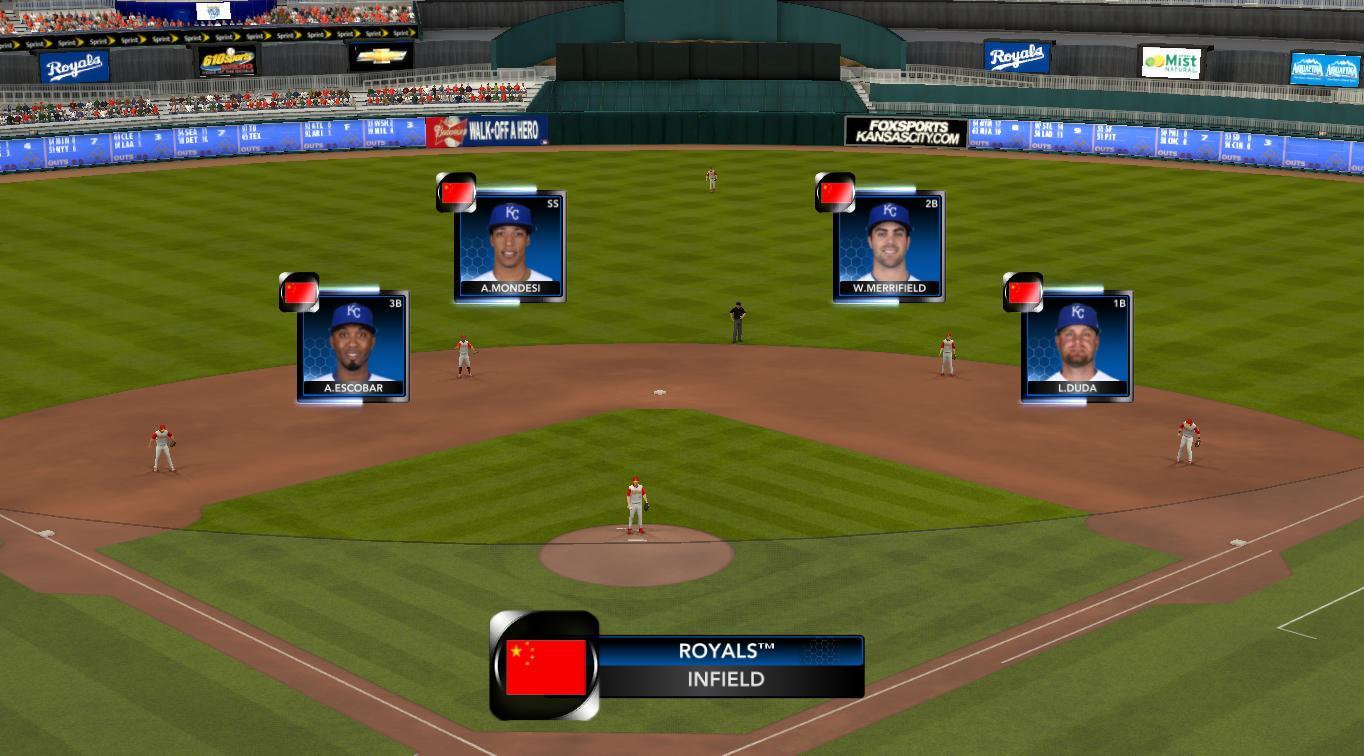Click the A.Escobar third base card
Screen dimensions: 1364x756
tap(353, 346)
